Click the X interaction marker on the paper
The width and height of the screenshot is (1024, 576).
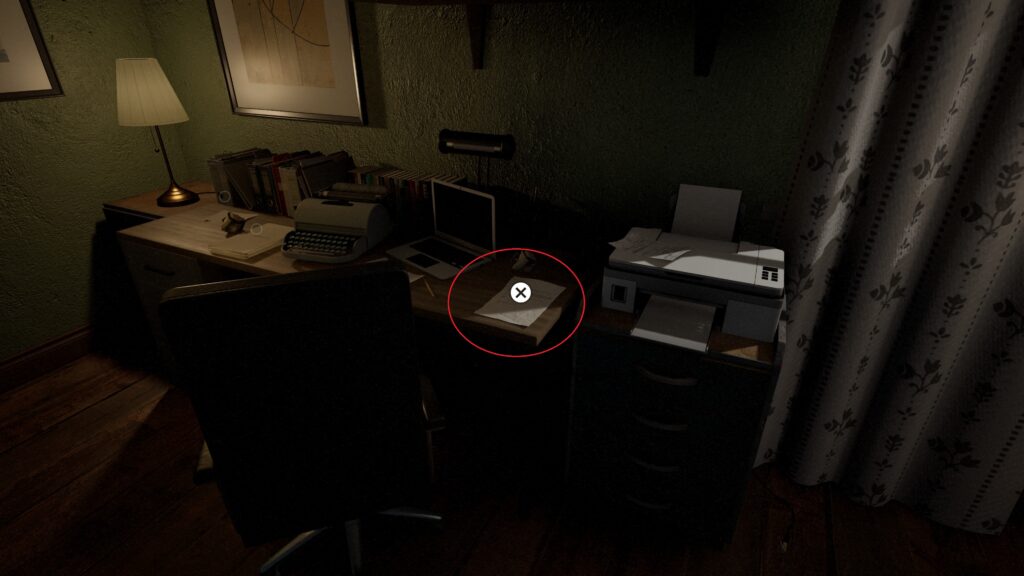pyautogui.click(x=520, y=292)
